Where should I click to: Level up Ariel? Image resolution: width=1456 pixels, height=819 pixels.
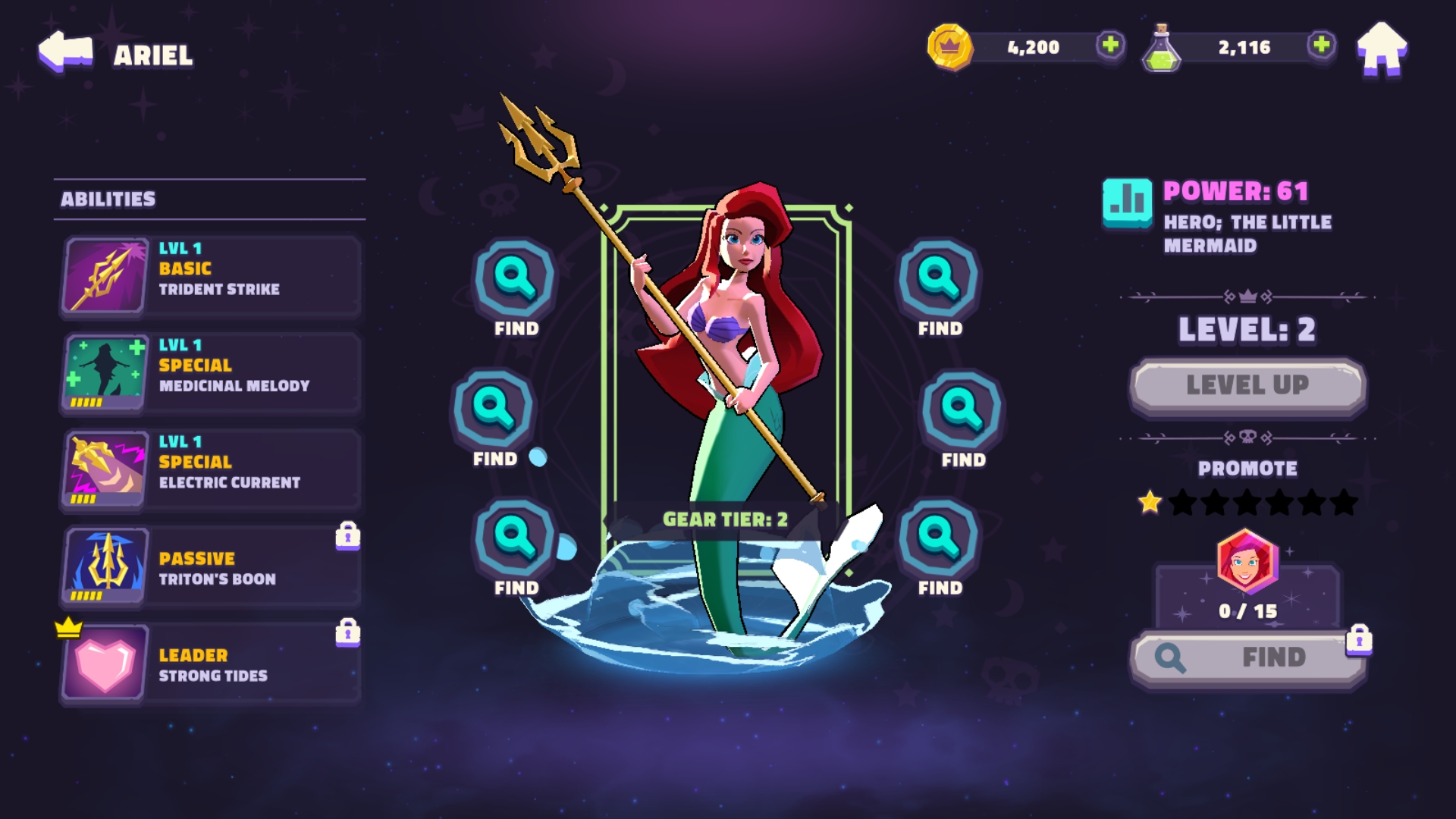click(1247, 385)
